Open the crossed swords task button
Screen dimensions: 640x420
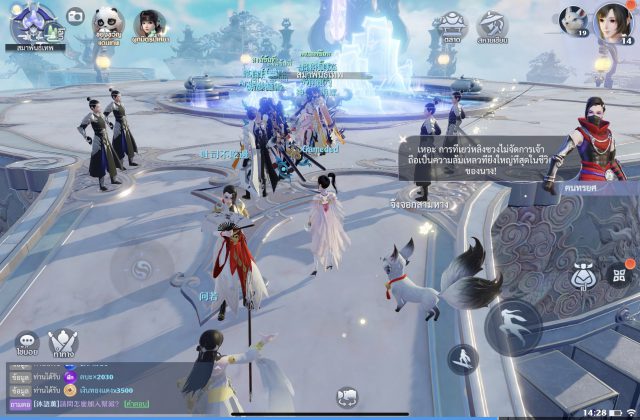[x=65, y=343]
